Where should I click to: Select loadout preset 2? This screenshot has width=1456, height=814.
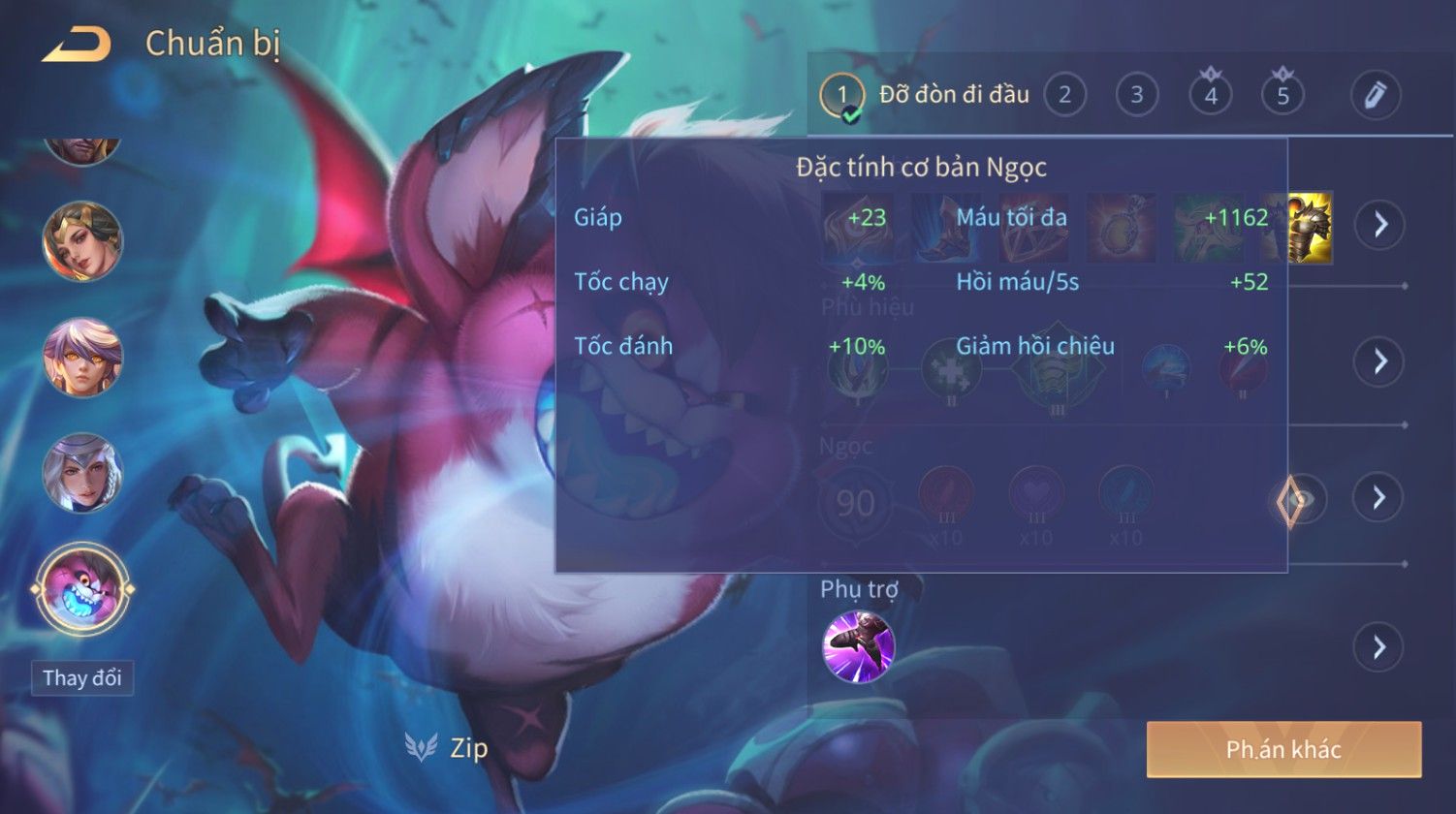click(x=1064, y=95)
